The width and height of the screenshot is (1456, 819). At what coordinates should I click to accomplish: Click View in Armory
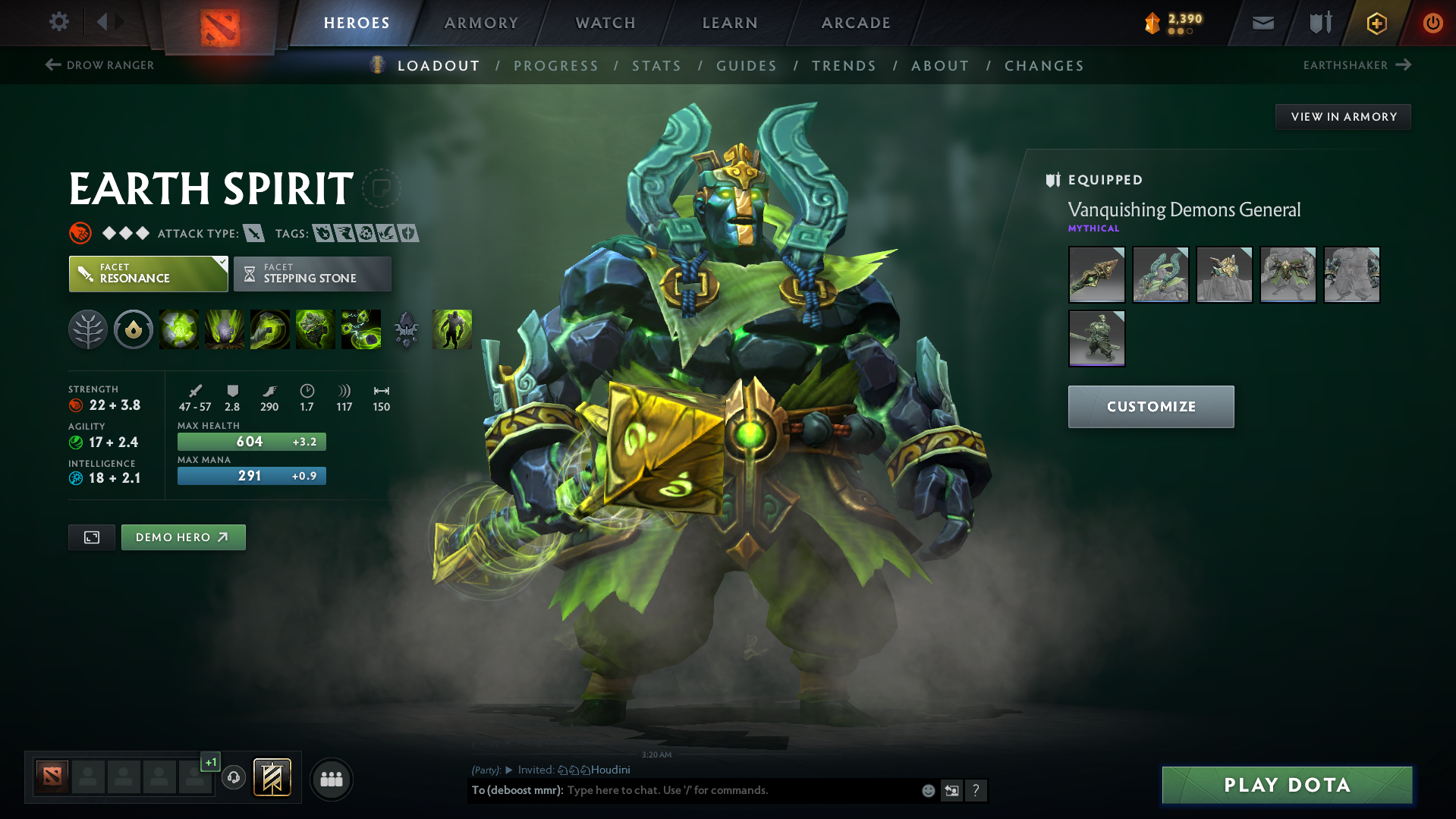coord(1343,116)
